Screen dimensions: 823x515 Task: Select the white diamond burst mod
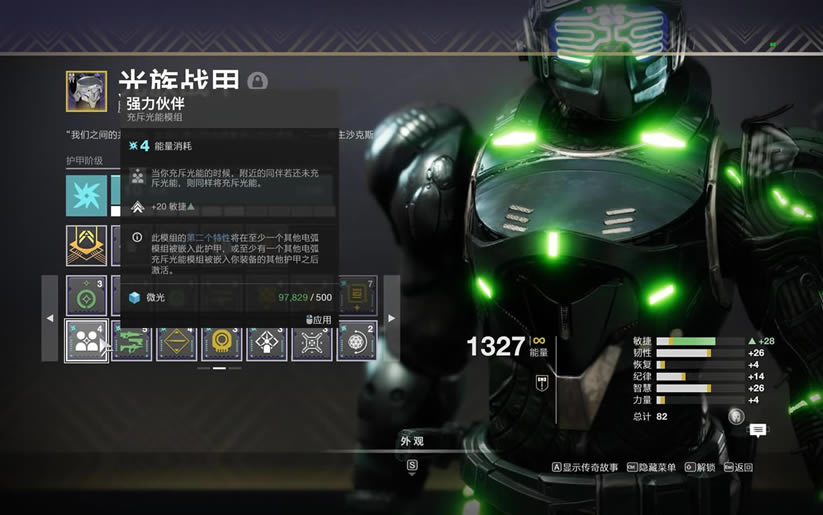tap(266, 341)
